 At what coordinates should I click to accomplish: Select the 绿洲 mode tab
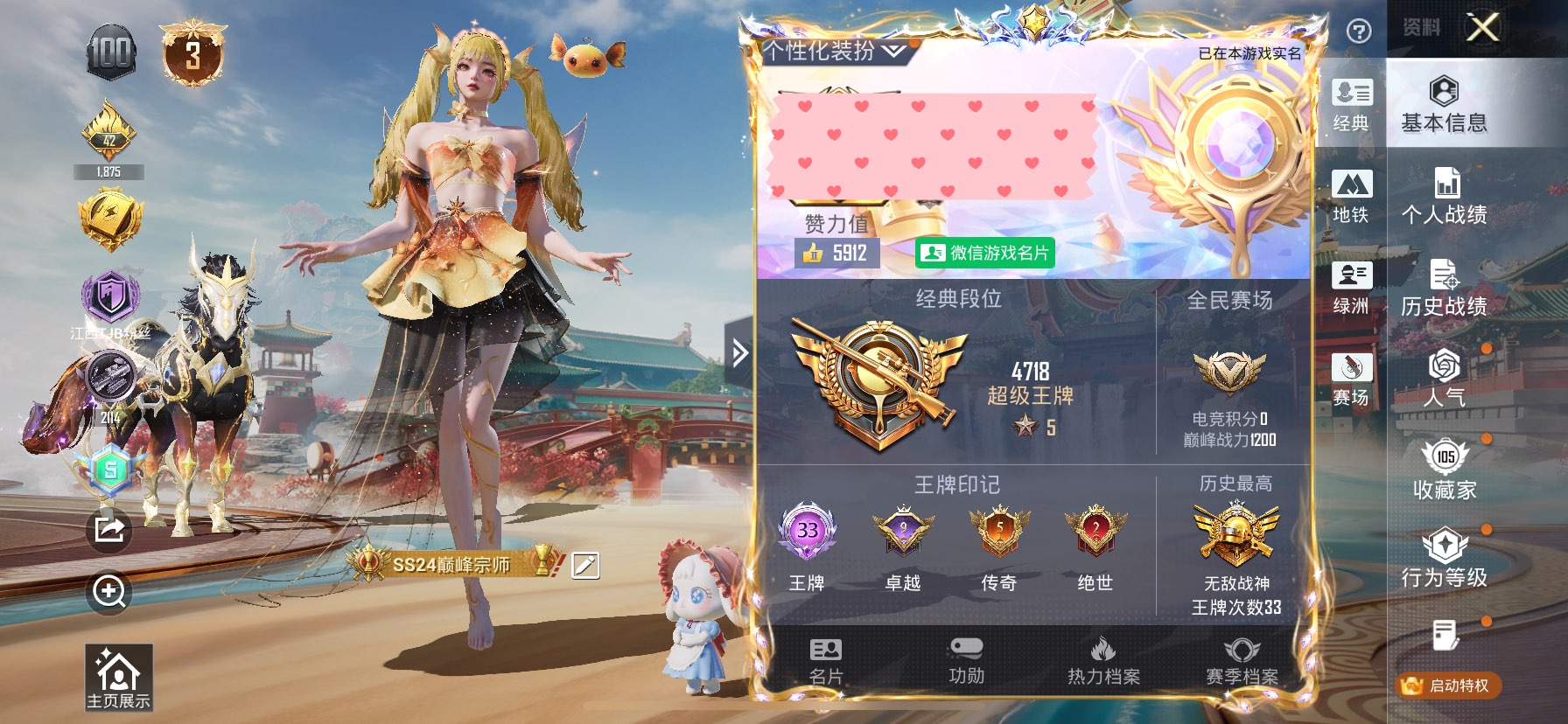click(1351, 288)
